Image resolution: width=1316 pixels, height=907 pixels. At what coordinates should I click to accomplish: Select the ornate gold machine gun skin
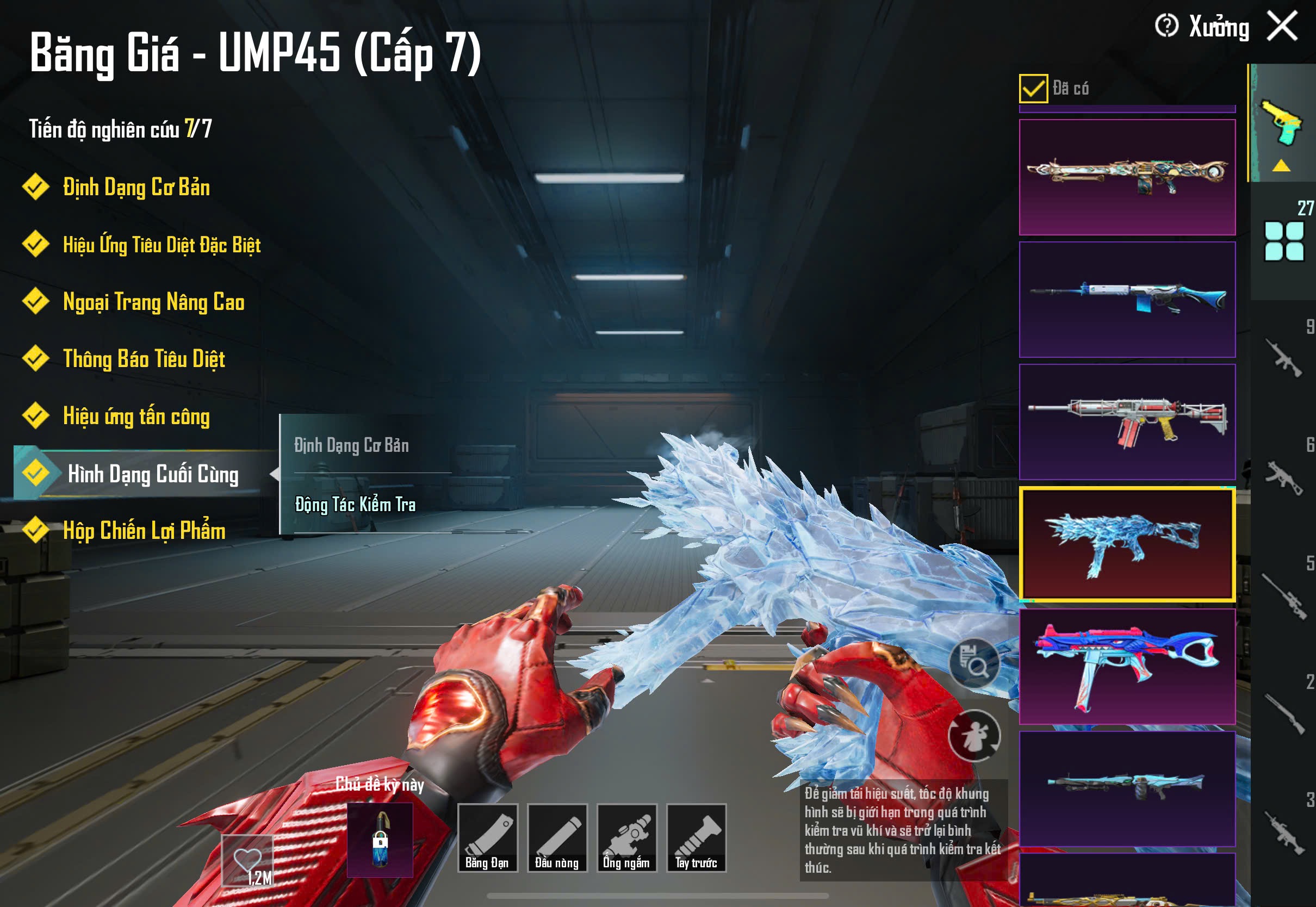pos(1127,177)
